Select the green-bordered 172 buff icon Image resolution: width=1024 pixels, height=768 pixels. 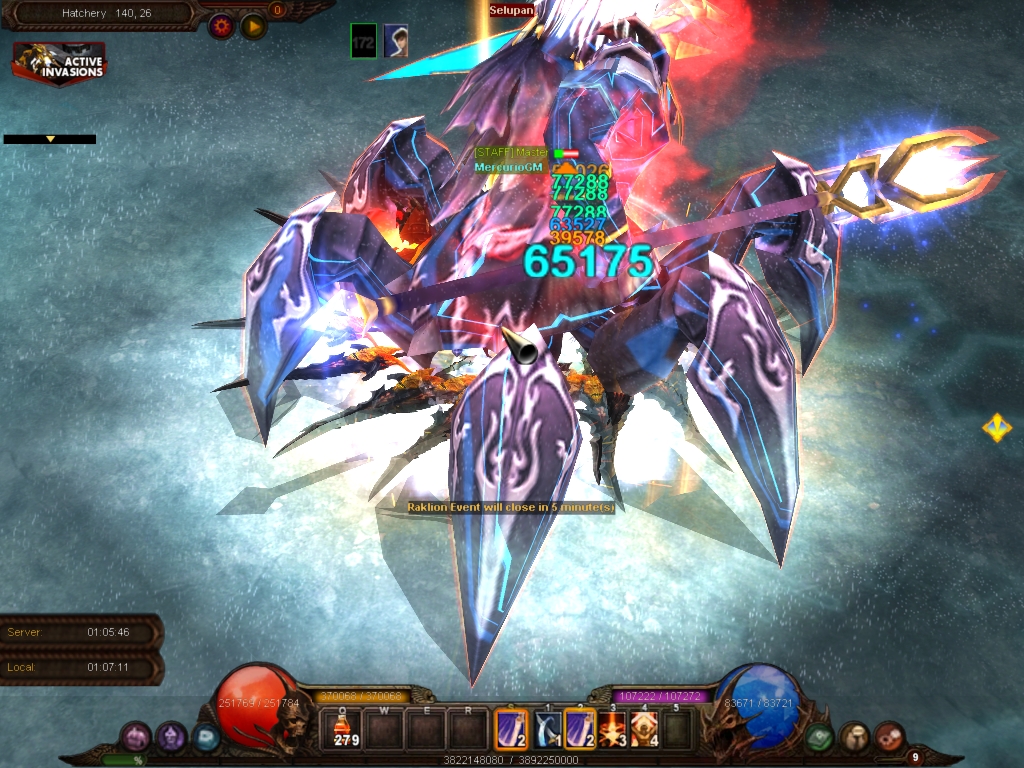(364, 41)
